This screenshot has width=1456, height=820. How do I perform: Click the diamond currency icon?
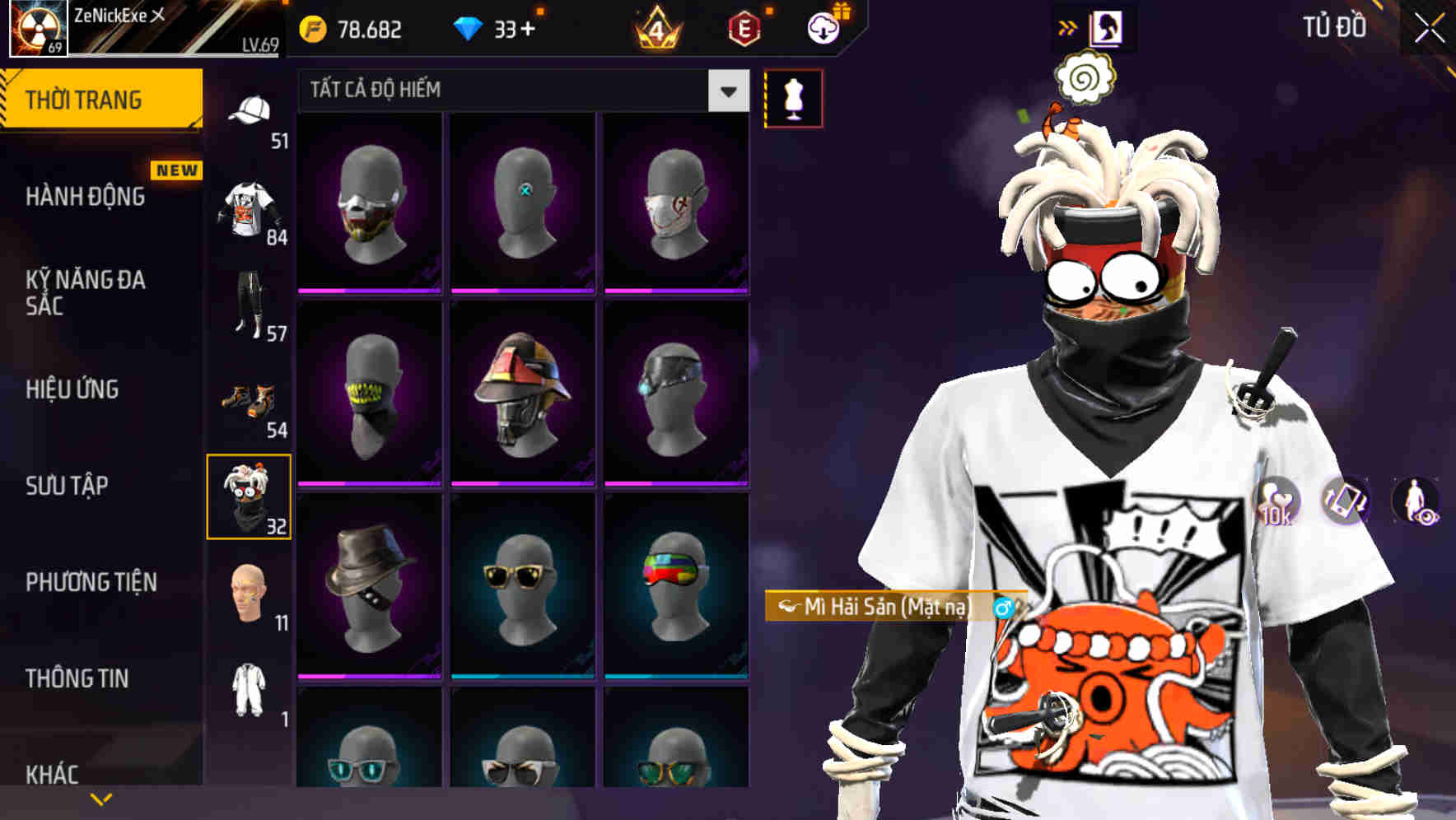tap(469, 27)
